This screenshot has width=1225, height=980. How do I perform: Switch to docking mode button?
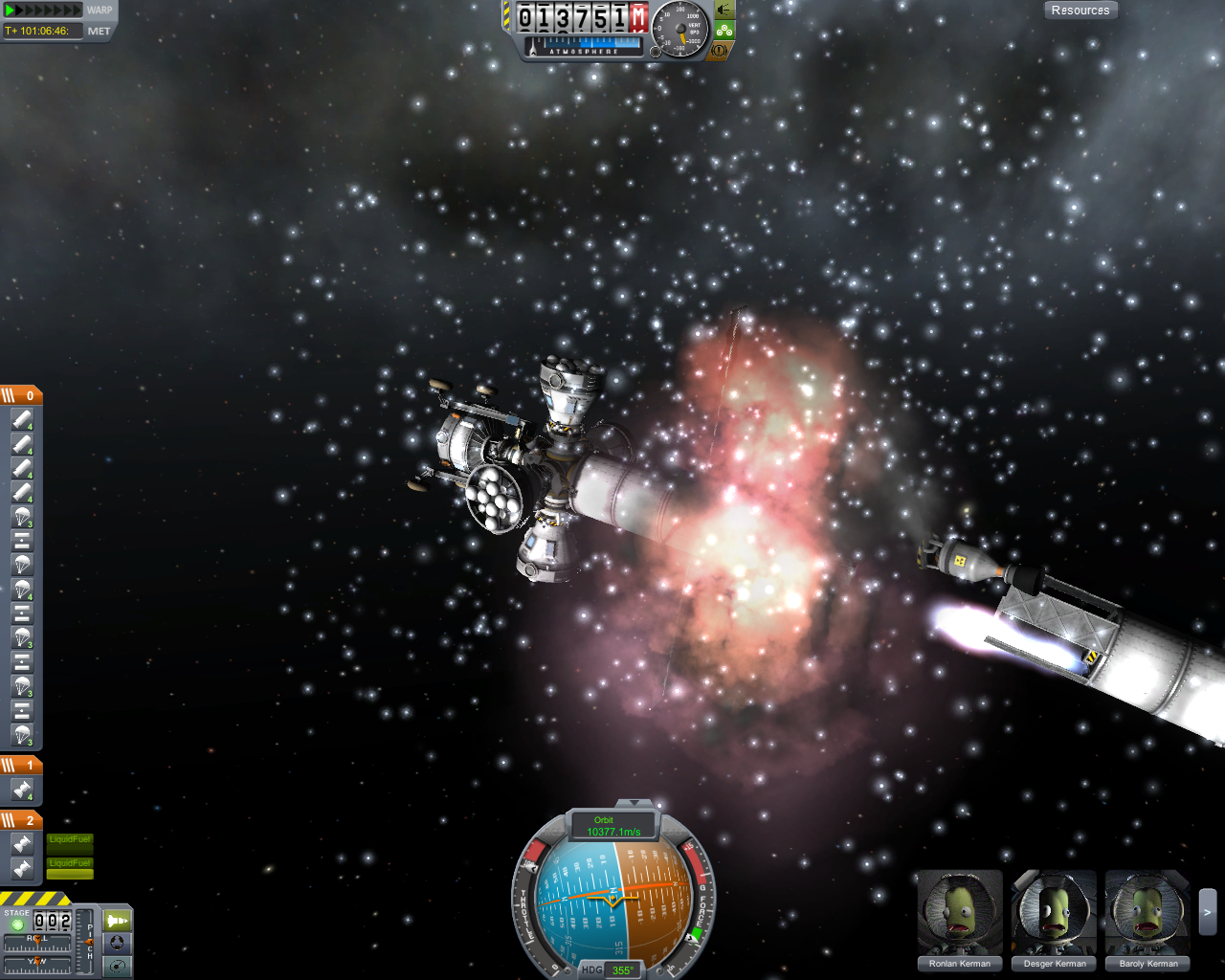[117, 943]
